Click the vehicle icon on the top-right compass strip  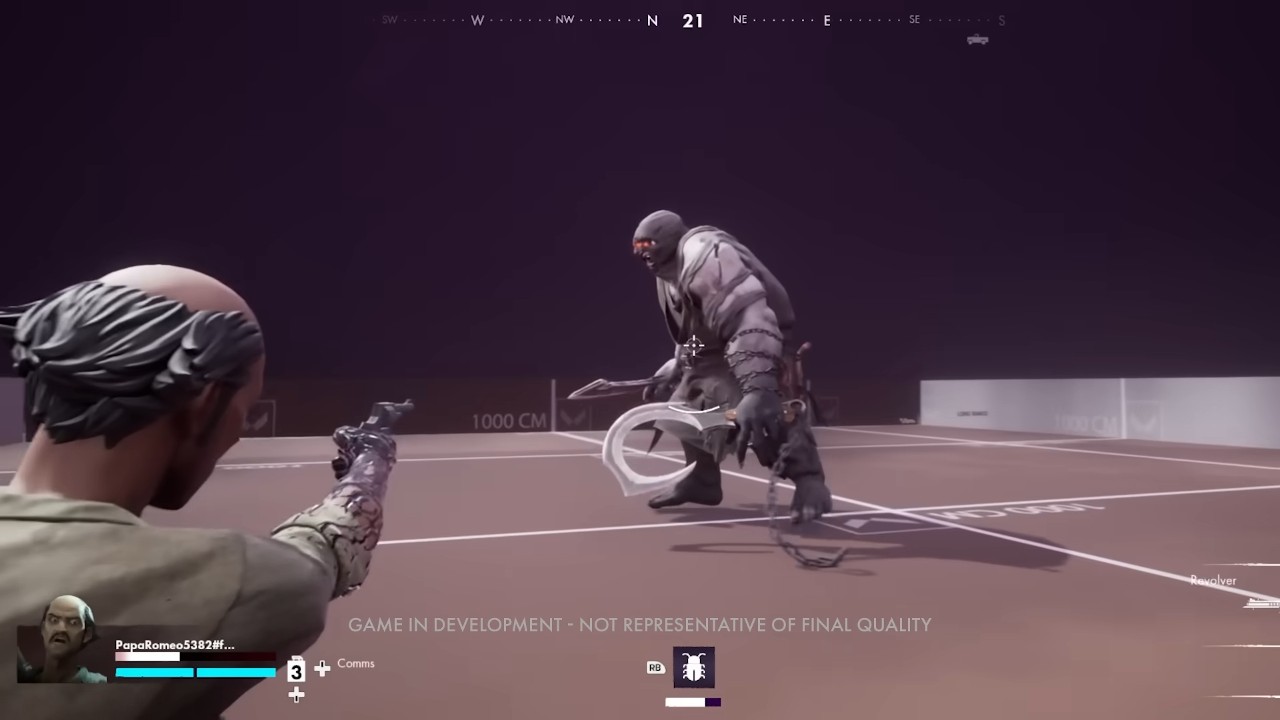[977, 39]
